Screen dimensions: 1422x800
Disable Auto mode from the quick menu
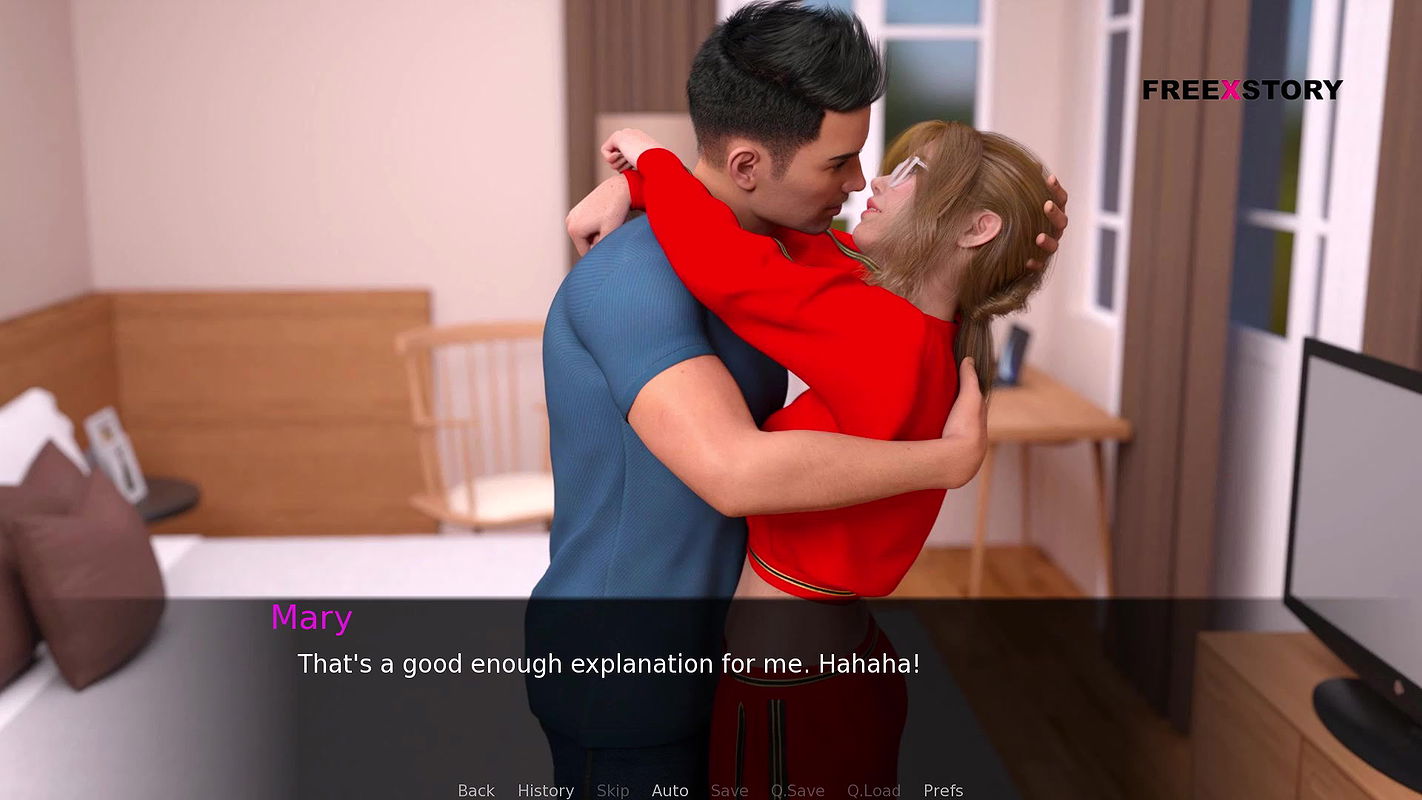point(670,790)
